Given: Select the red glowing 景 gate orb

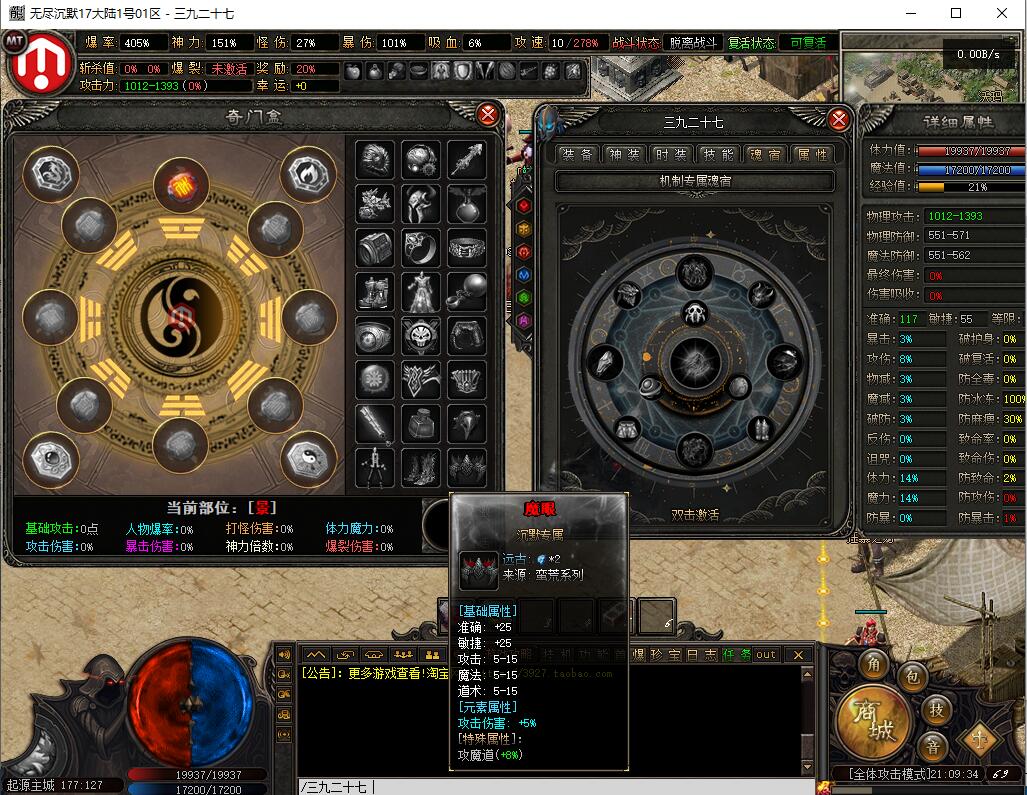Looking at the screenshot, I should (181, 185).
